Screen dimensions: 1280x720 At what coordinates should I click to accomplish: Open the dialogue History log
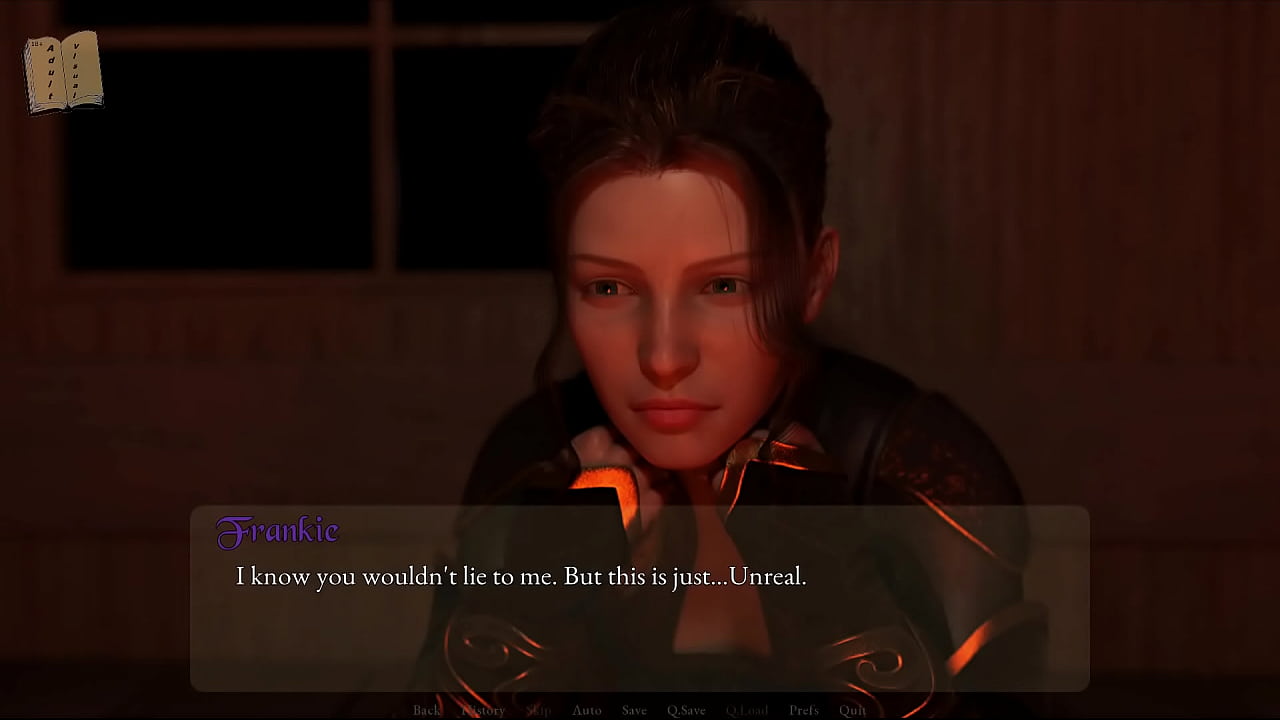[483, 710]
